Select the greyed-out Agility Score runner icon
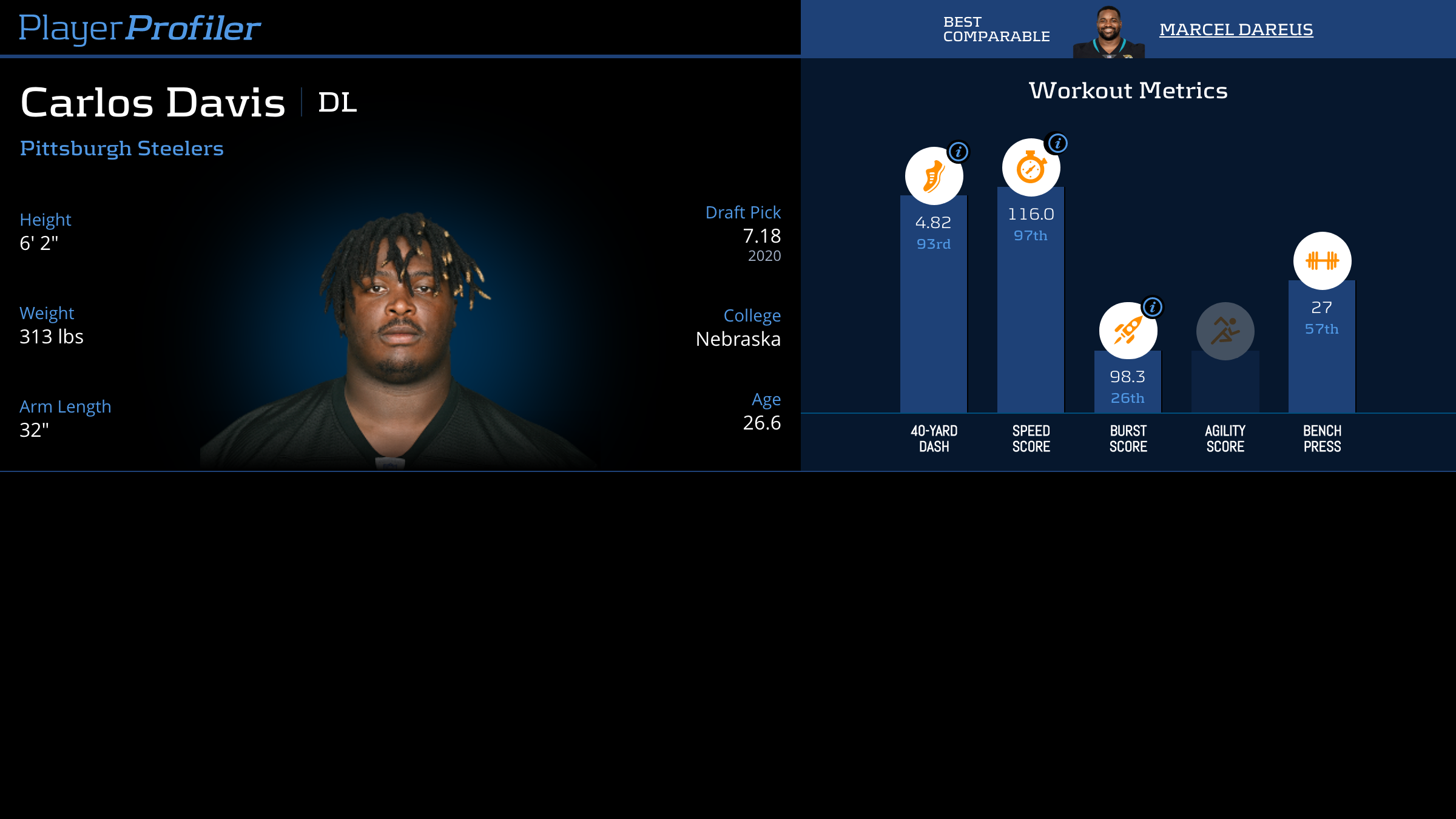1456x819 pixels. [1225, 331]
